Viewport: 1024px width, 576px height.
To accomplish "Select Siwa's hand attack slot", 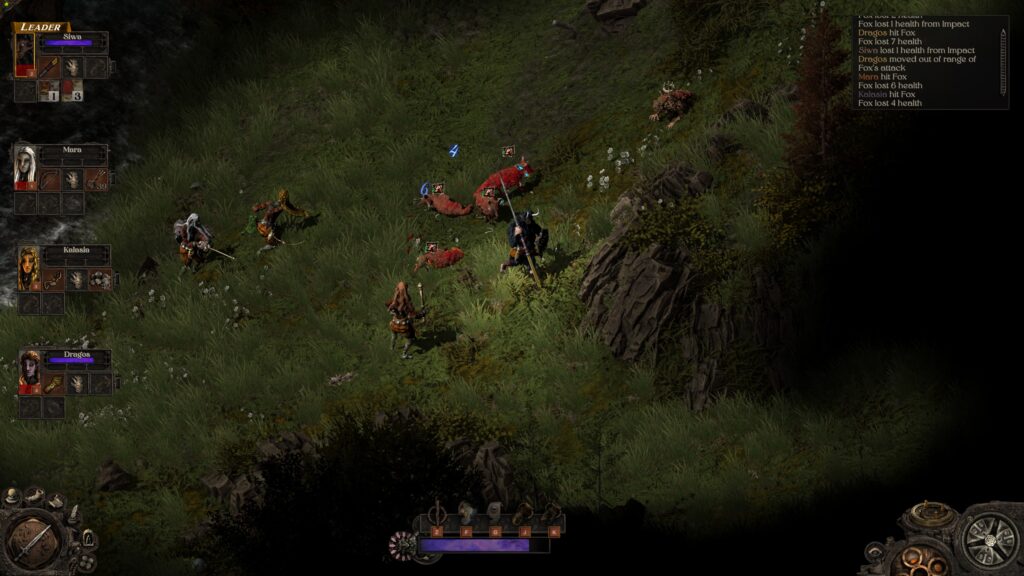I will pos(73,67).
